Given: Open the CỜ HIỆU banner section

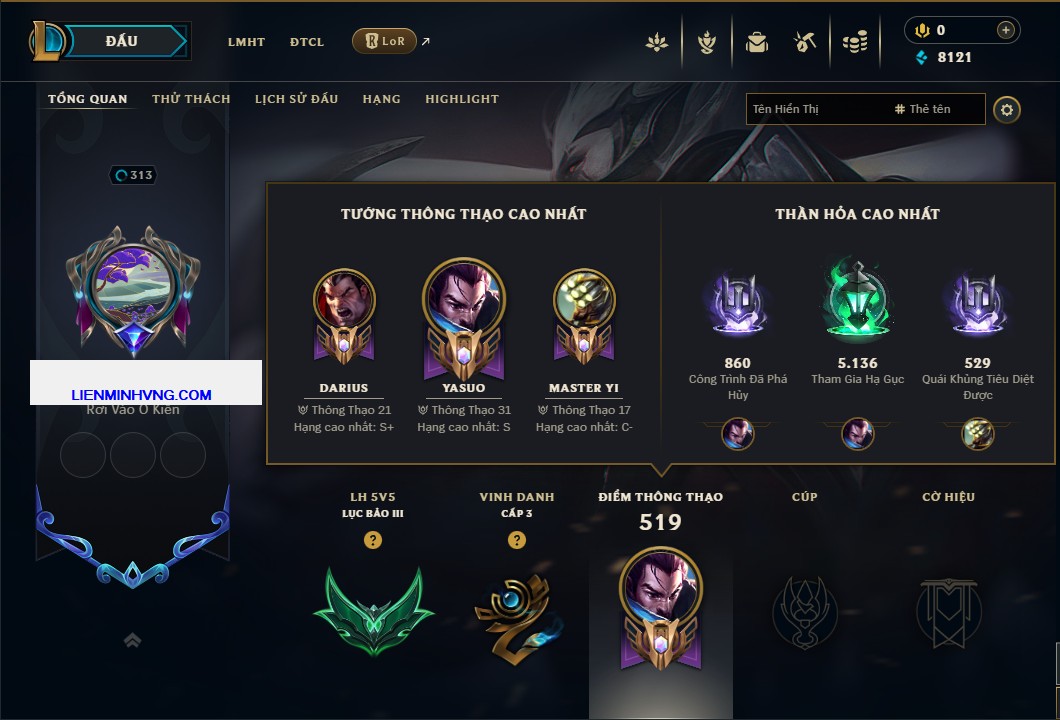Looking at the screenshot, I should pos(948,610).
